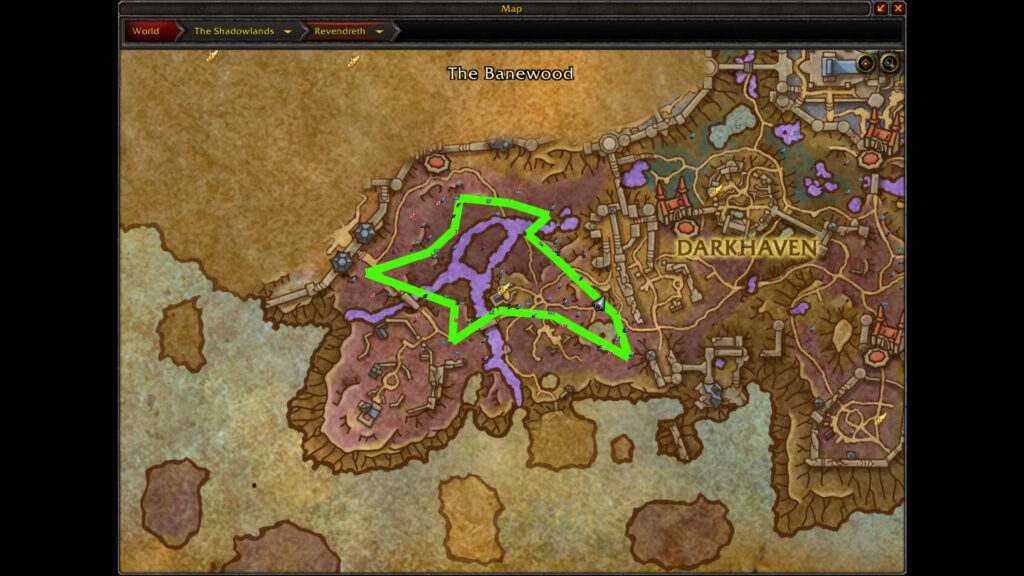
Task: Minimize the map with the arrow button
Action: pos(881,8)
